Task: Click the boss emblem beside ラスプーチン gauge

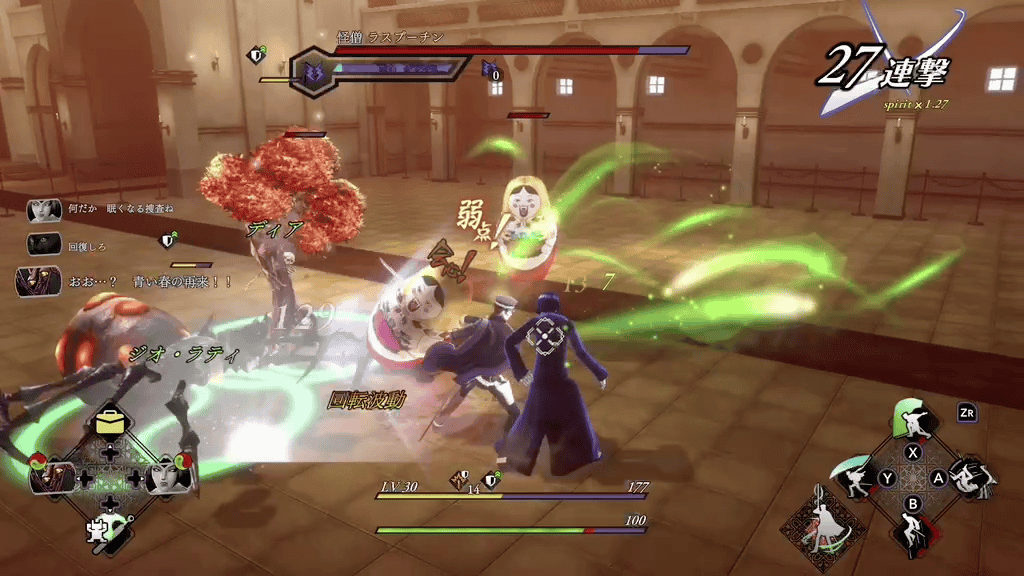Action: point(311,72)
